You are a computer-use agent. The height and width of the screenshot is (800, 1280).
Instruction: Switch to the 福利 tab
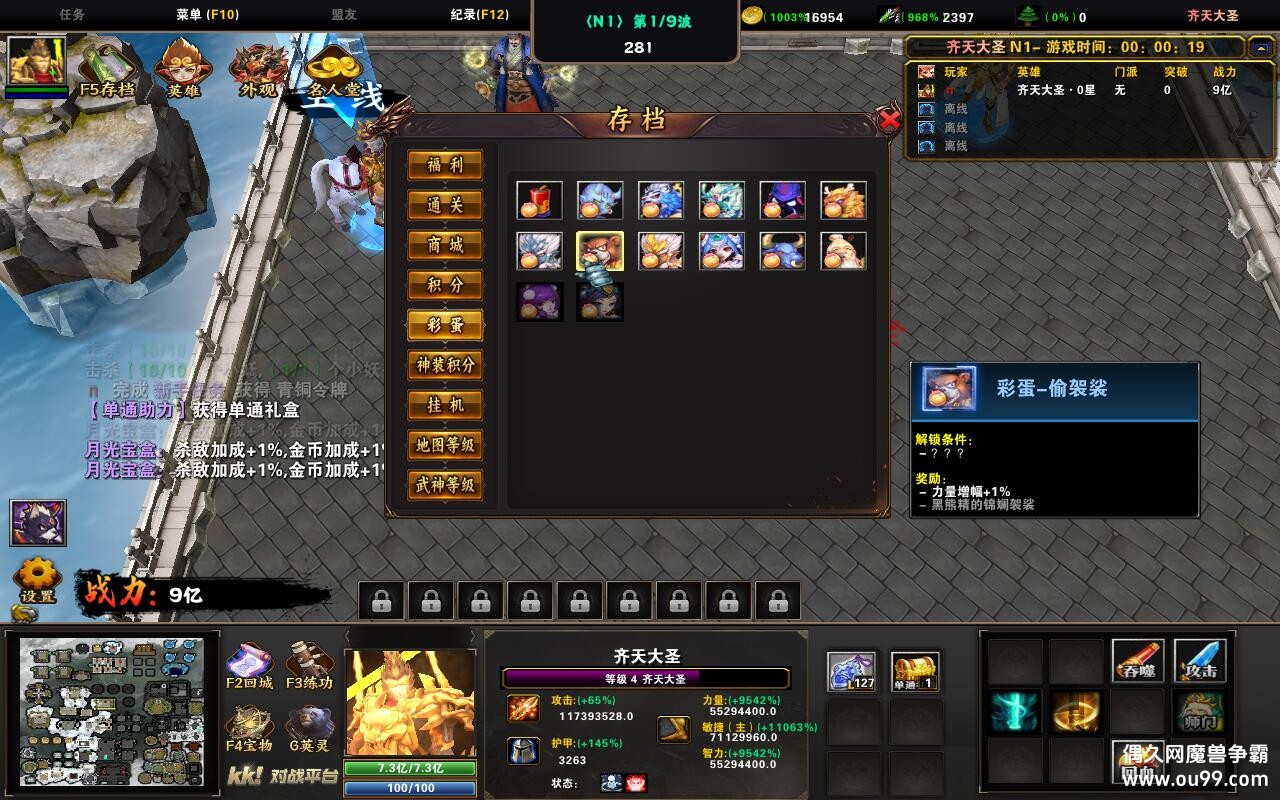click(444, 165)
